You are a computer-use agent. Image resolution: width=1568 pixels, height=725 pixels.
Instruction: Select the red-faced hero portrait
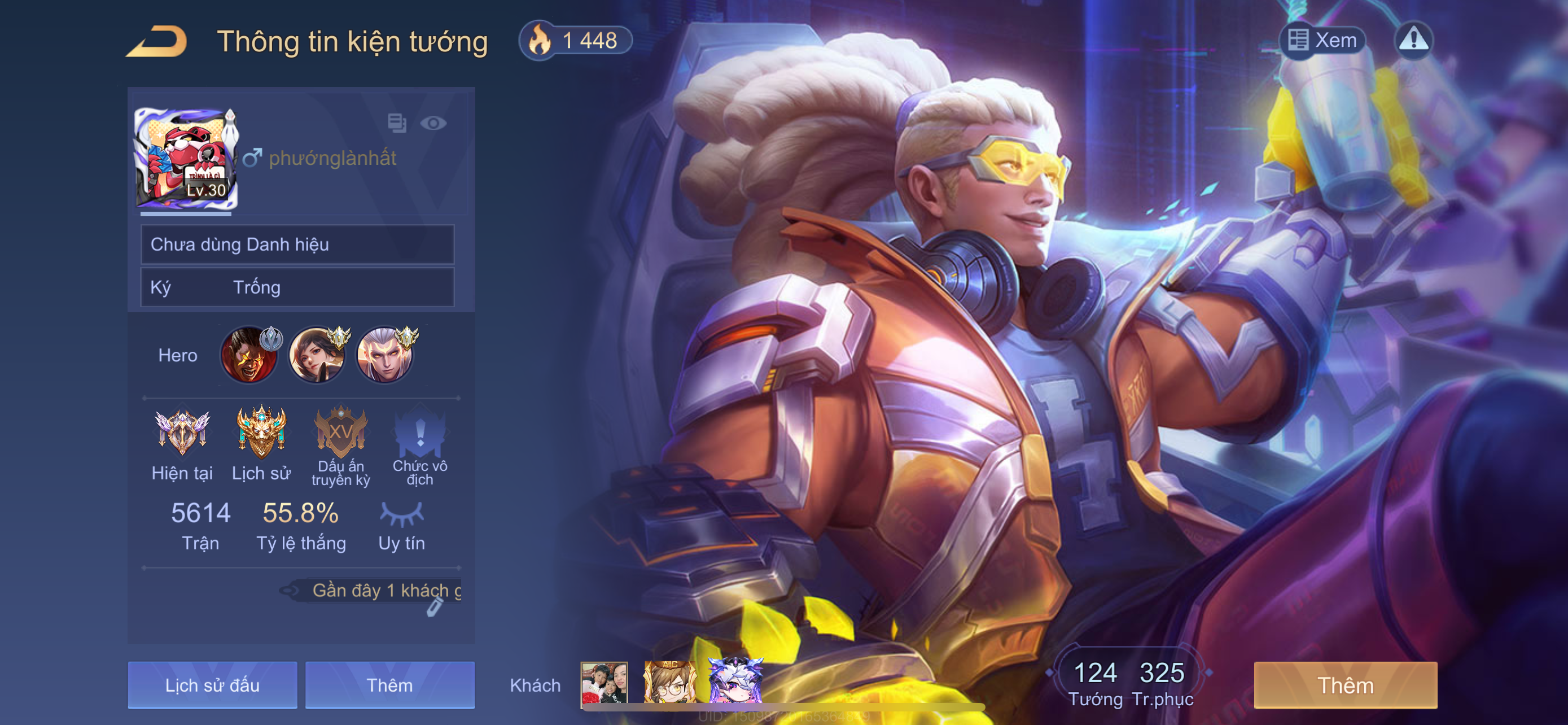pos(249,355)
